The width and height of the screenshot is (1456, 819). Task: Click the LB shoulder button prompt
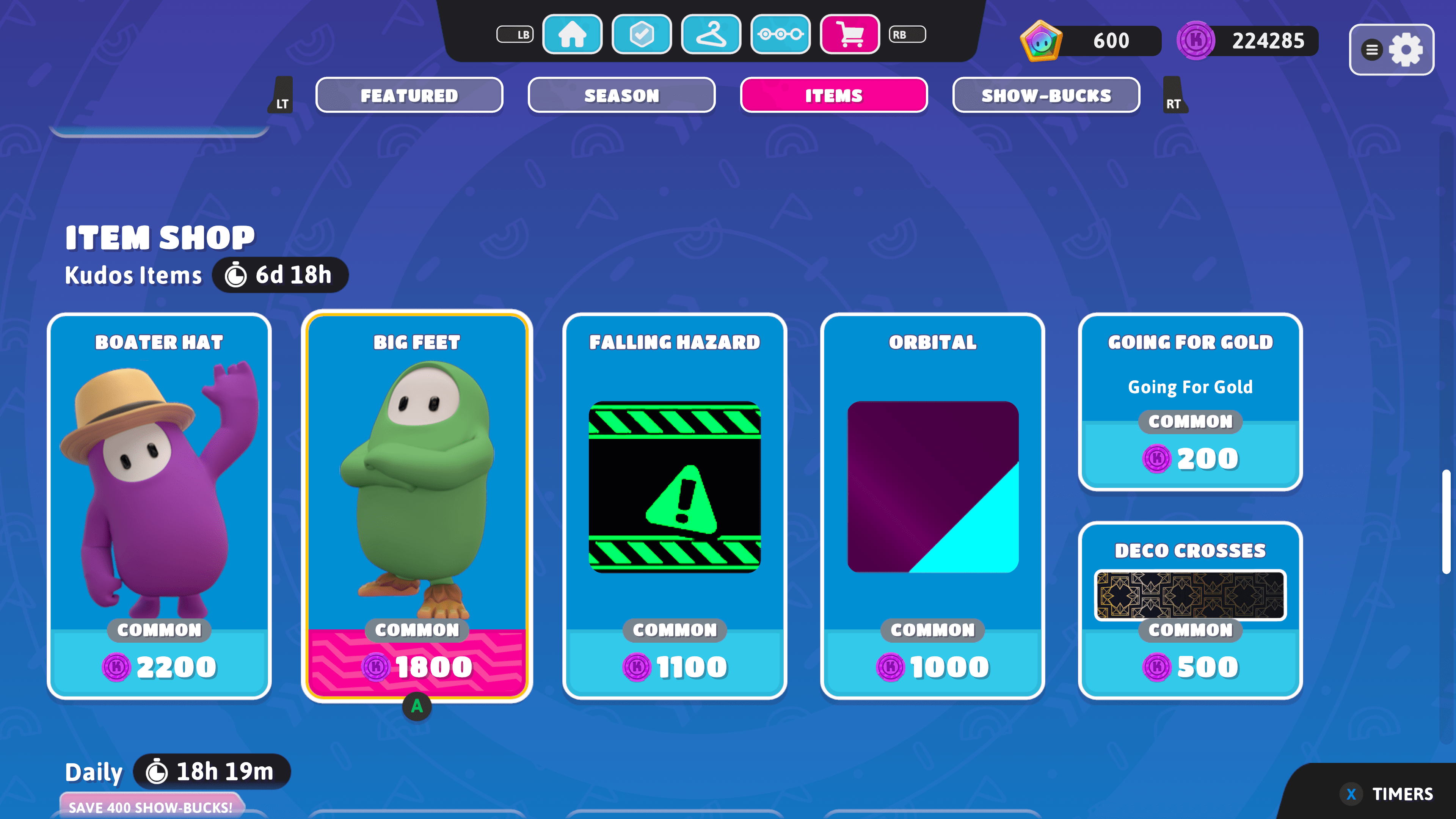tap(515, 34)
